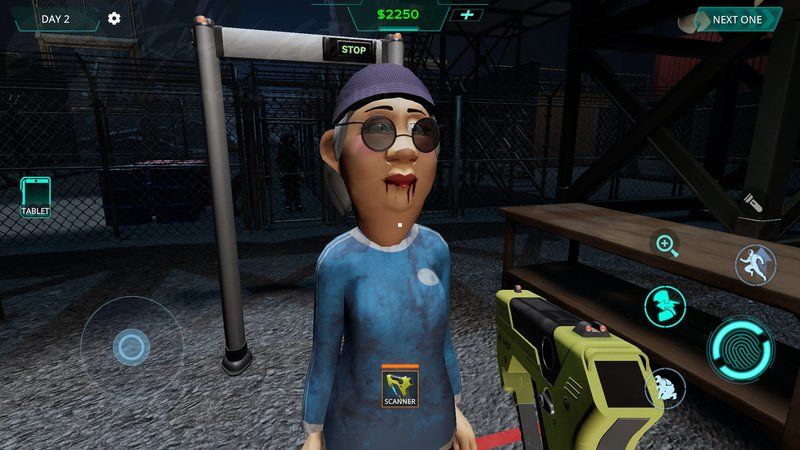Select the Scanner tool icon

pos(399,385)
